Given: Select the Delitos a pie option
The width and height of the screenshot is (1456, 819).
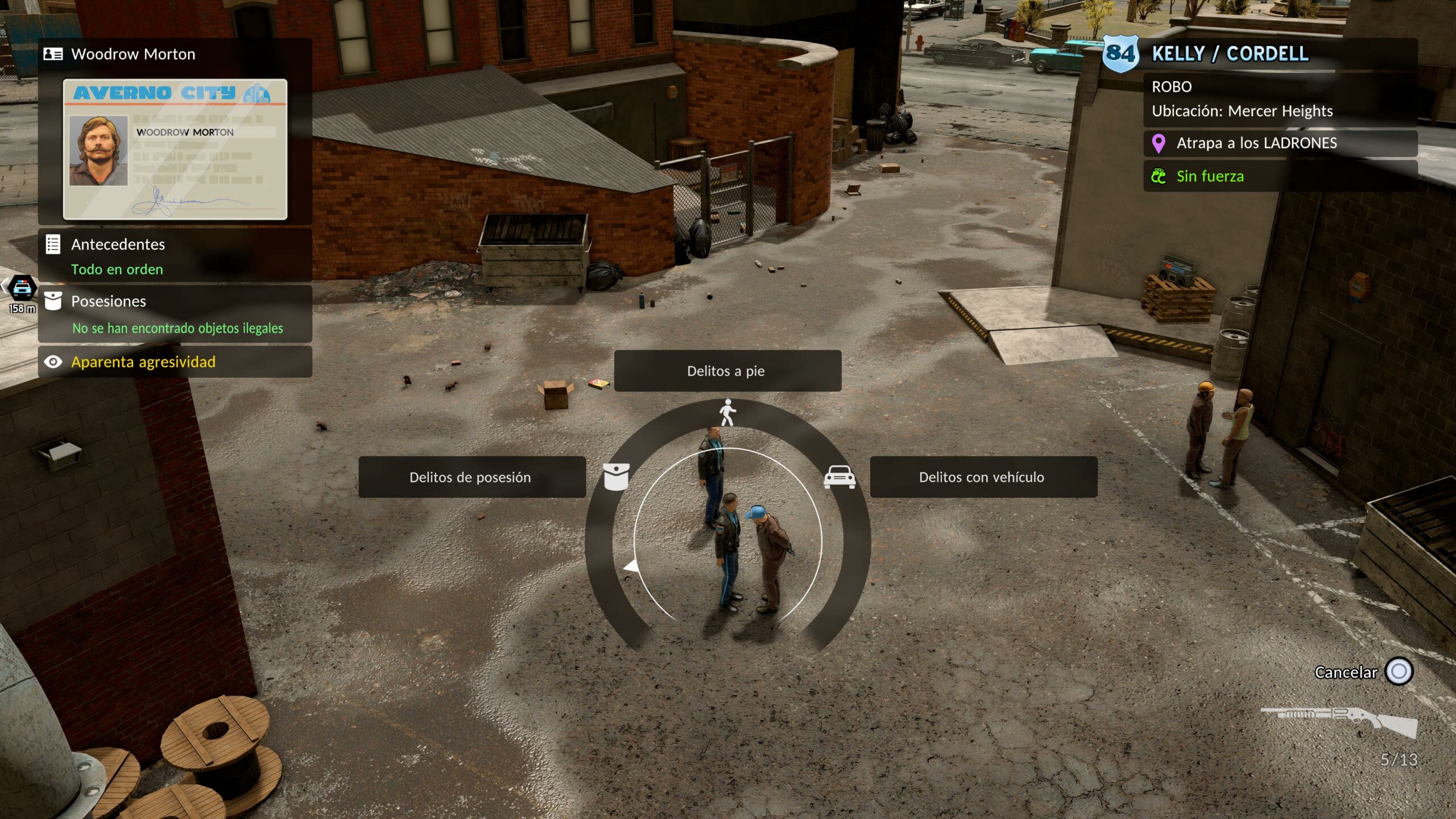Looking at the screenshot, I should tap(727, 371).
